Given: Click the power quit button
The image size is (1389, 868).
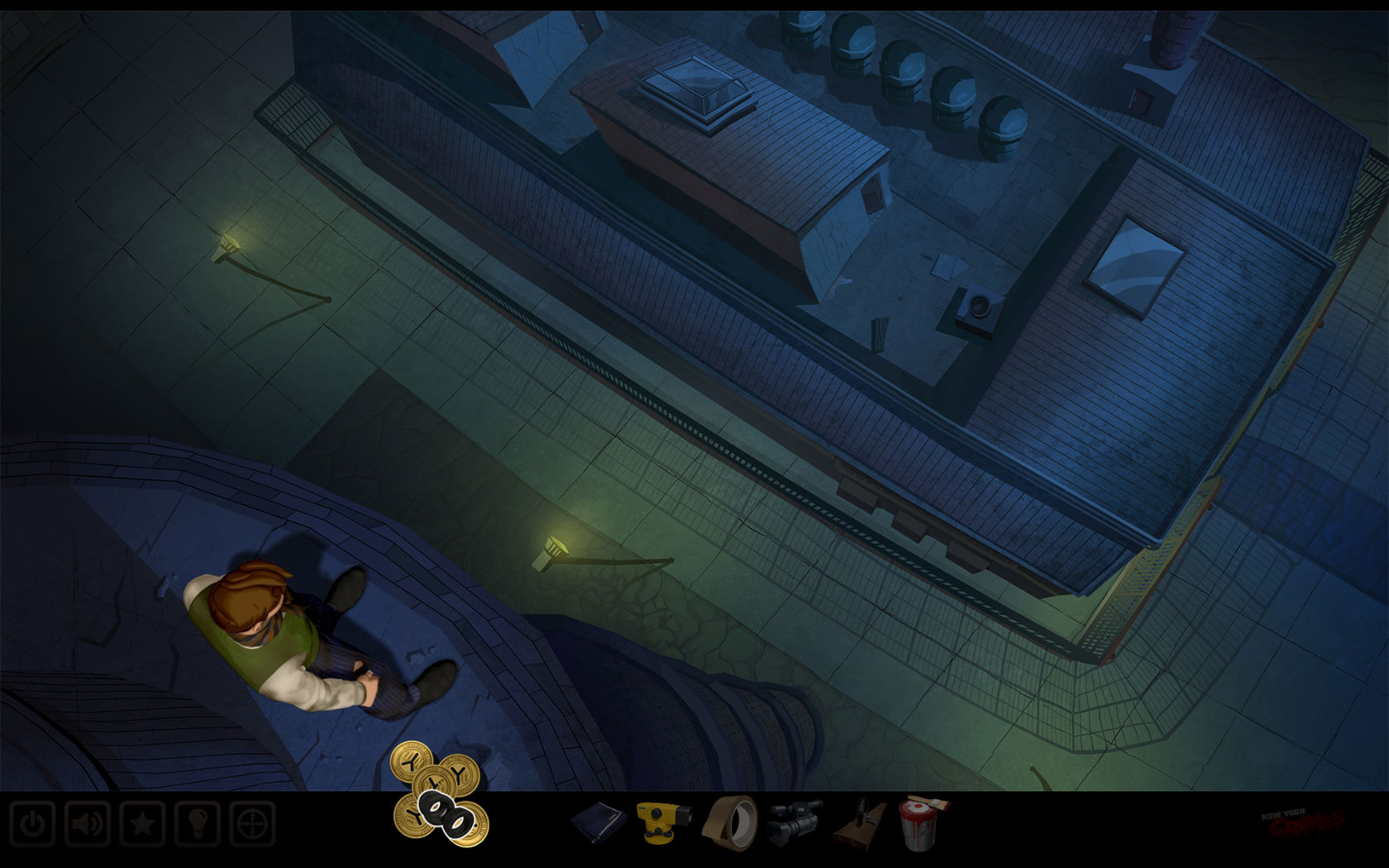Looking at the screenshot, I should coord(32,824).
